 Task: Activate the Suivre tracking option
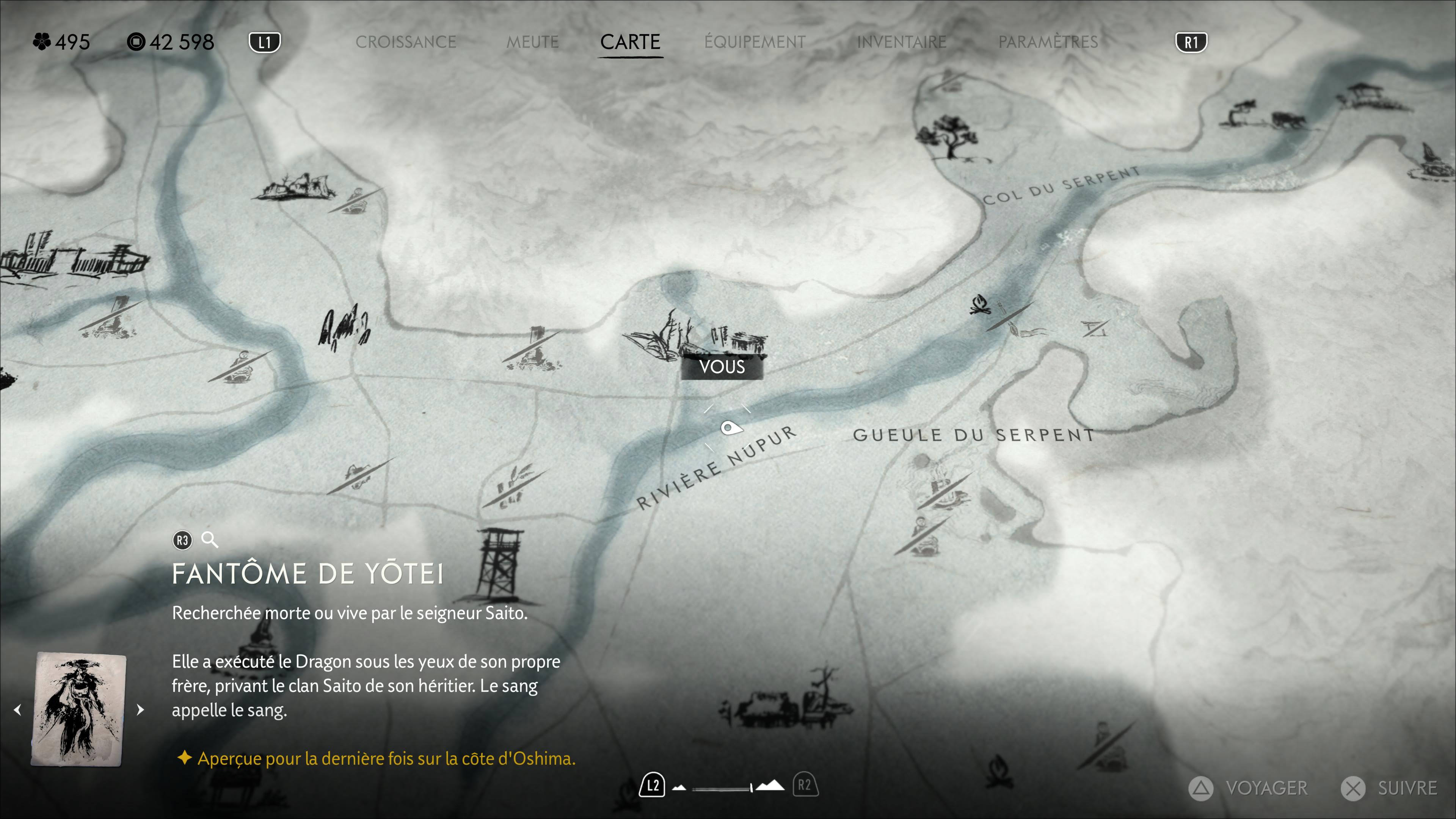click(x=1390, y=788)
